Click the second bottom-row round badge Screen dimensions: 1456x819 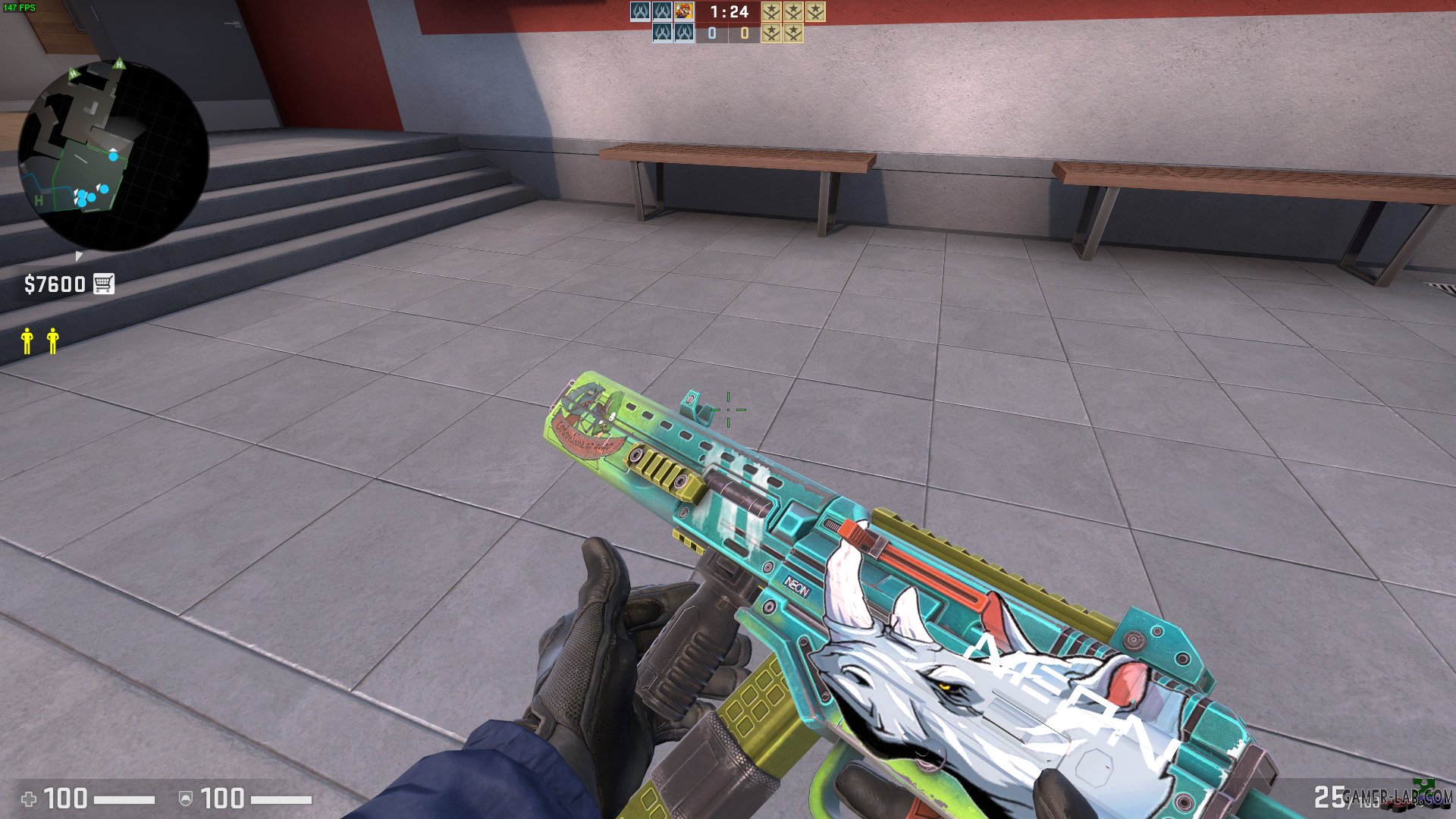794,33
